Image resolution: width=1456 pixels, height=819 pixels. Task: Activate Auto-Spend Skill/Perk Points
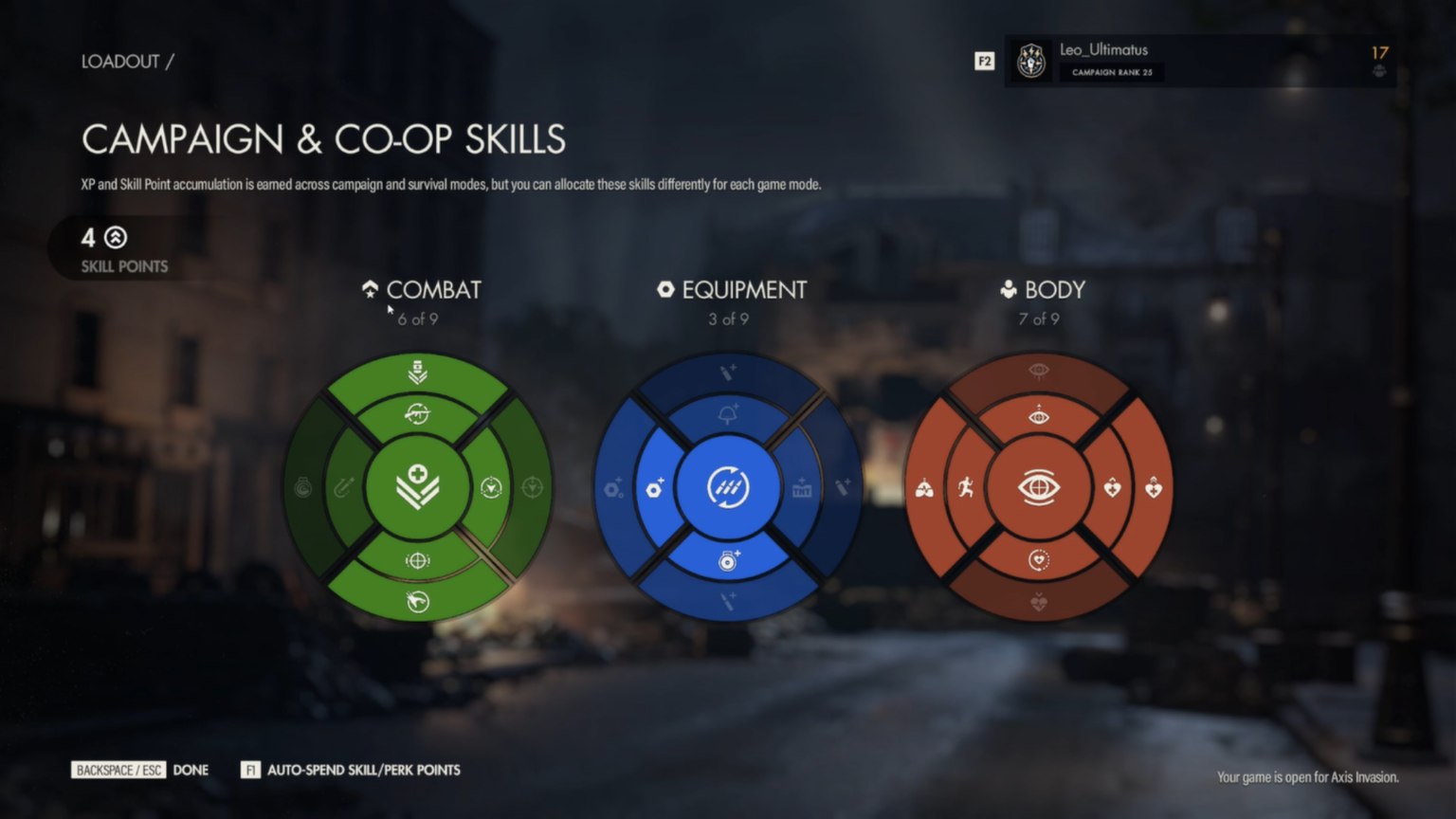click(364, 770)
